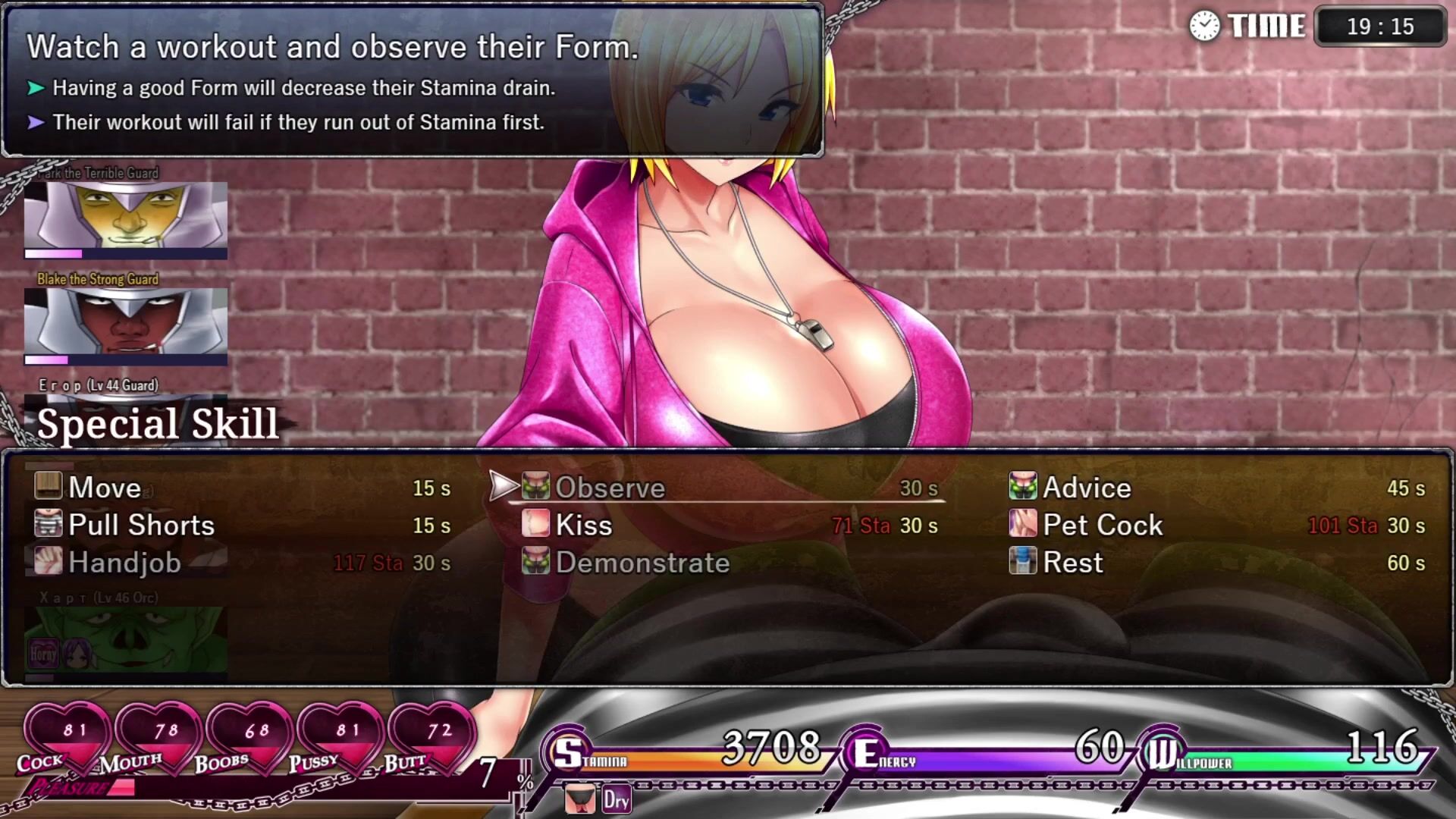Choose Pull Shorts from the skill list

pos(141,526)
